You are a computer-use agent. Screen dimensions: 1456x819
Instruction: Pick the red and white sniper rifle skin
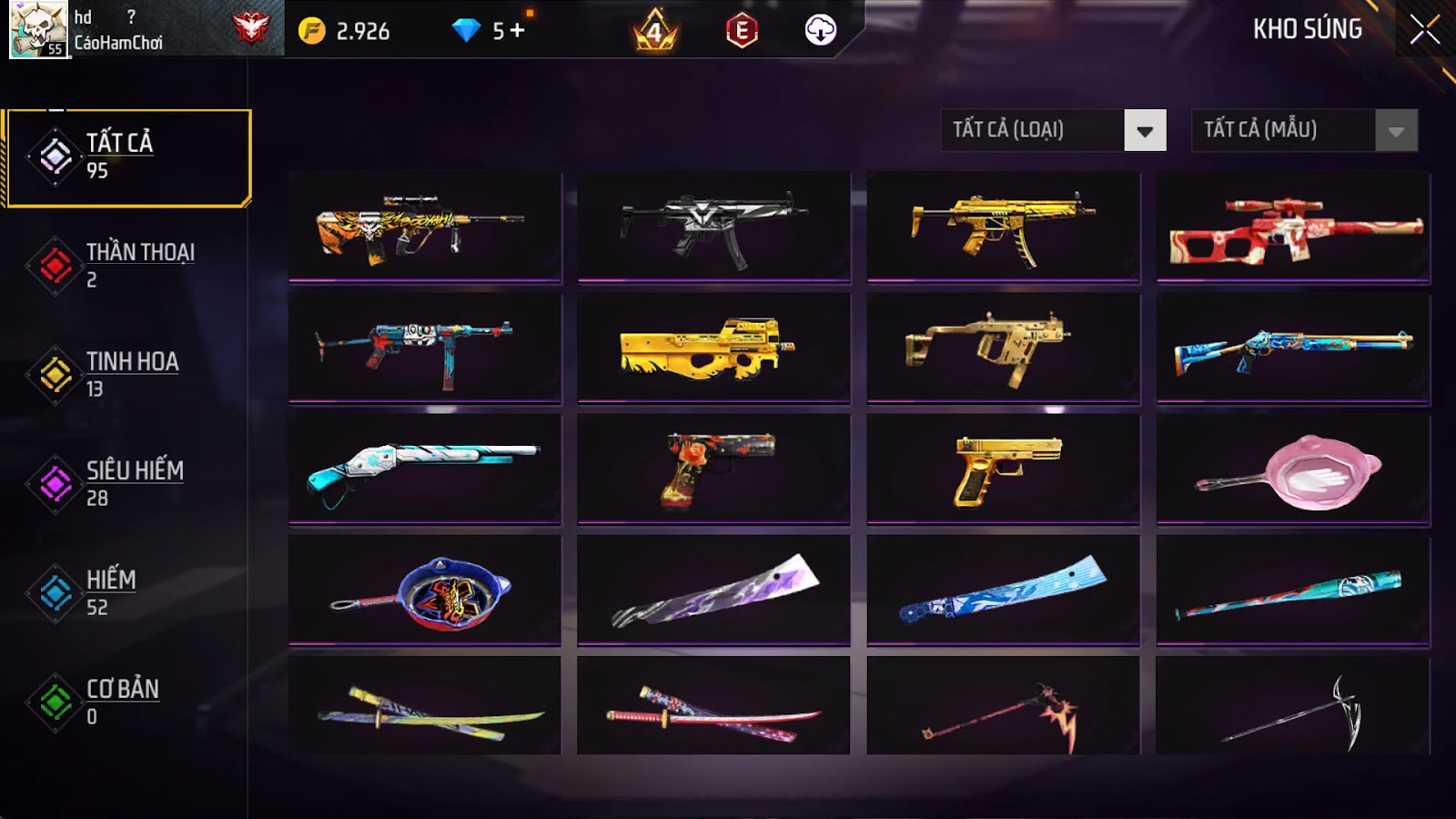(x=1293, y=227)
